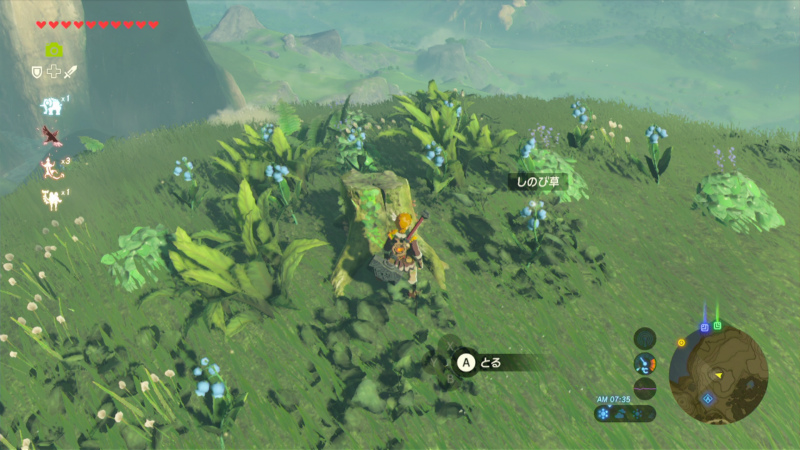This screenshot has height=450, width=800.
Task: Click the snowflake weather forecast icon
Action: click(604, 413)
